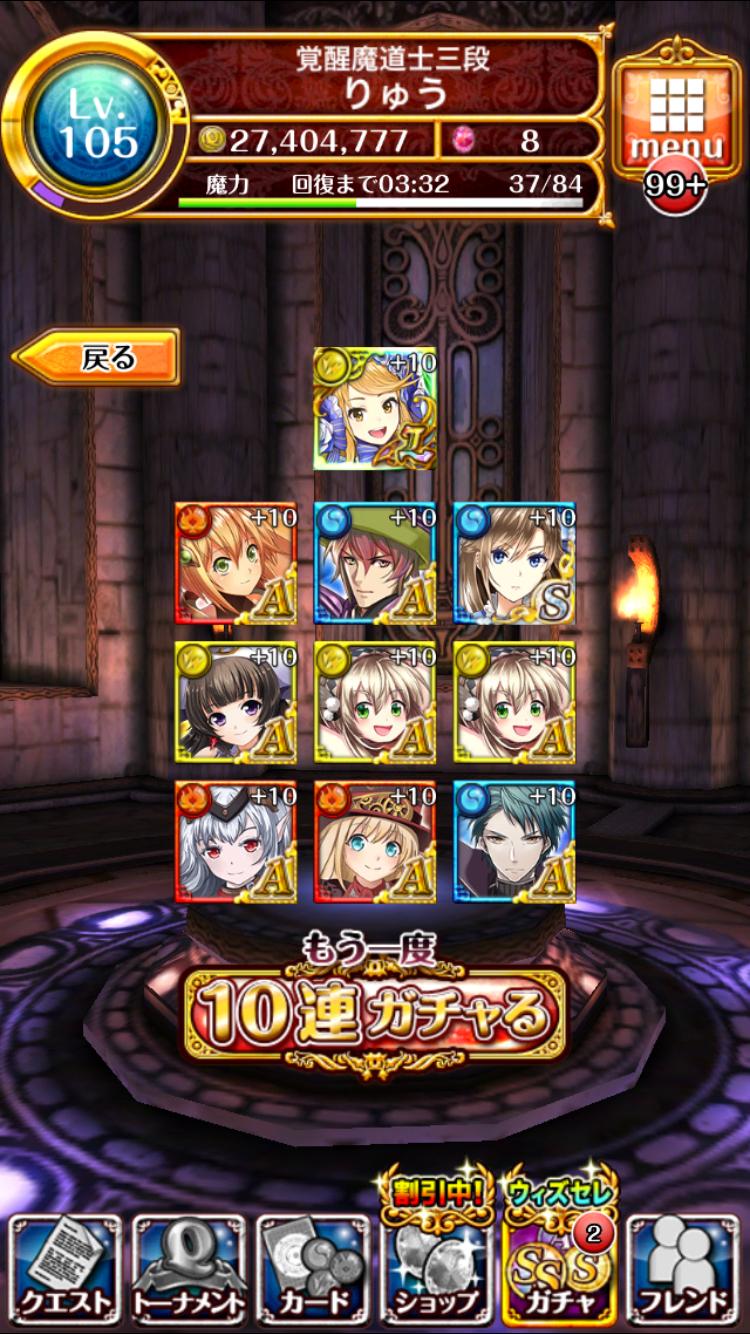This screenshot has width=750, height=1334.
Task: Pick the teal-haired man water card
Action: pos(514,841)
